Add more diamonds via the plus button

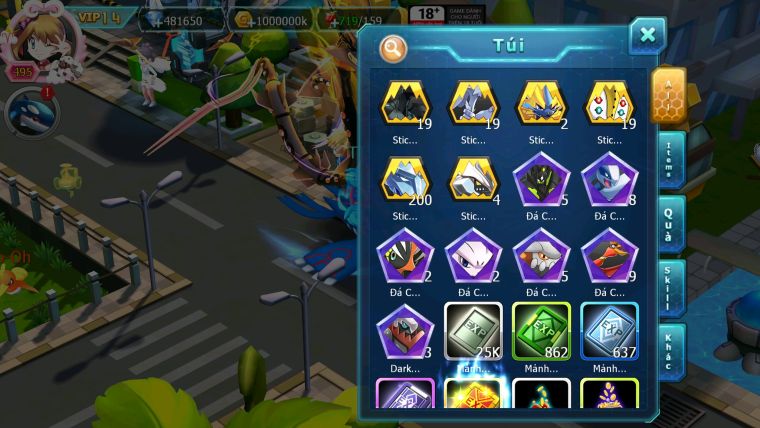pyautogui.click(x=148, y=20)
